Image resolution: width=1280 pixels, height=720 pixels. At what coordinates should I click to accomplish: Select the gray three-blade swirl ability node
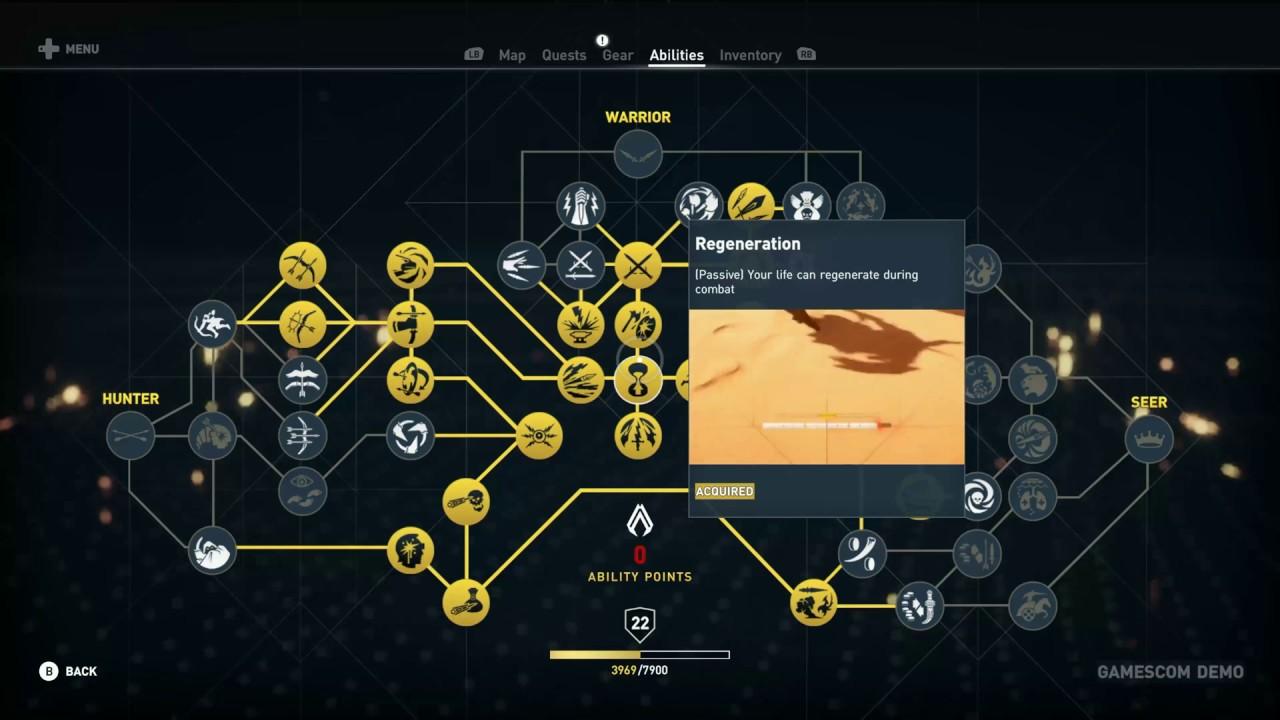click(x=411, y=435)
